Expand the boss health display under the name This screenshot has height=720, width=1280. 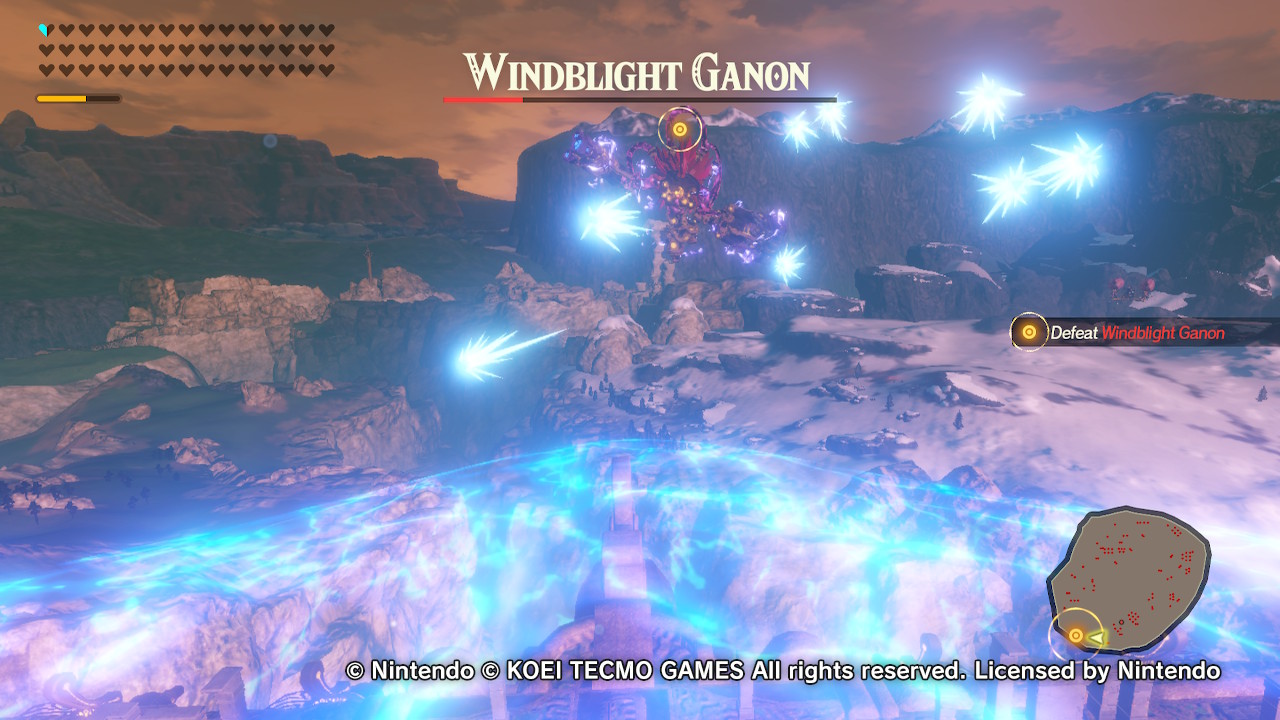coord(640,99)
